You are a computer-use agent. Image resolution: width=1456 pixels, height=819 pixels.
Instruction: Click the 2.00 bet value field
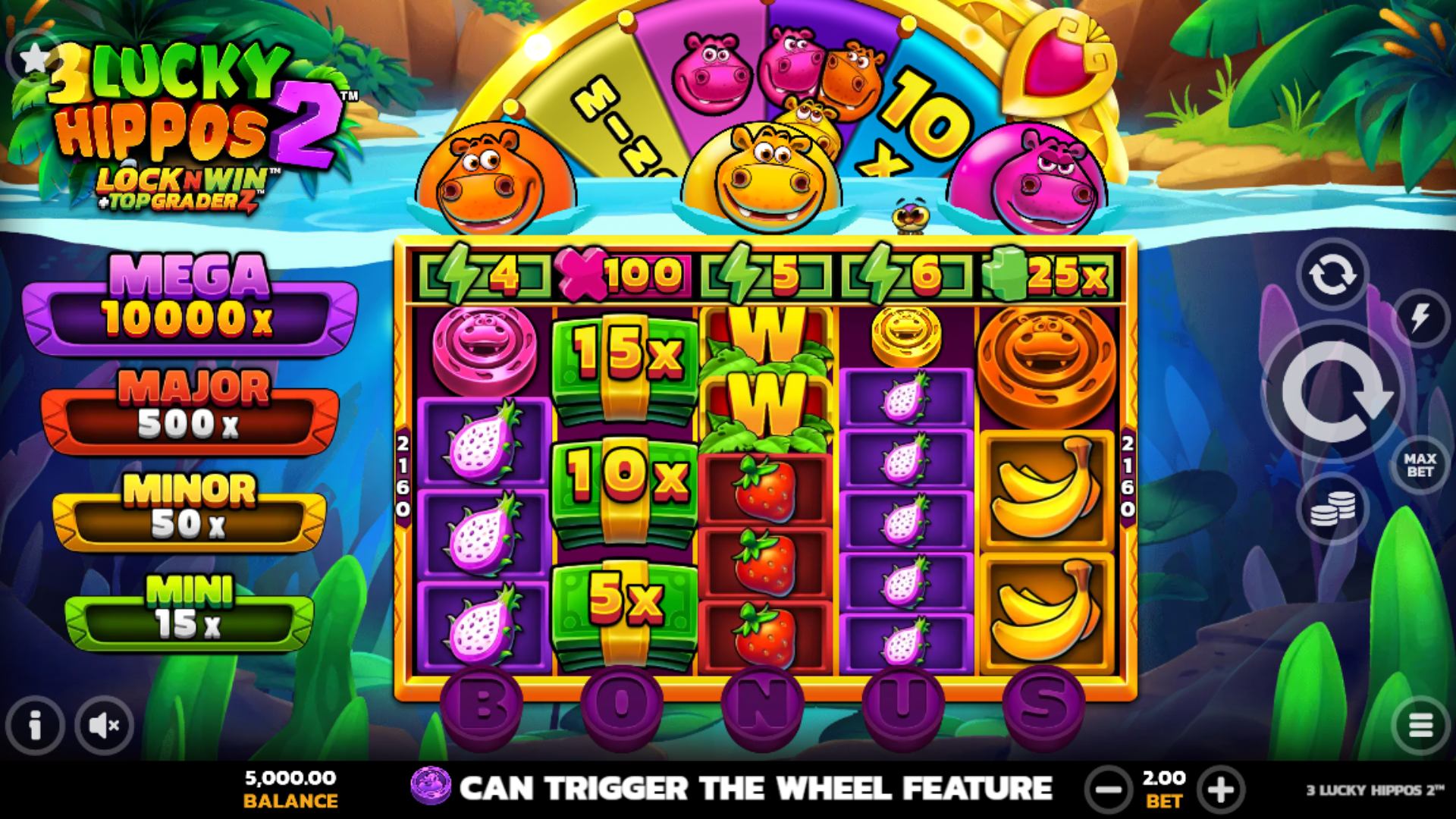1163,779
